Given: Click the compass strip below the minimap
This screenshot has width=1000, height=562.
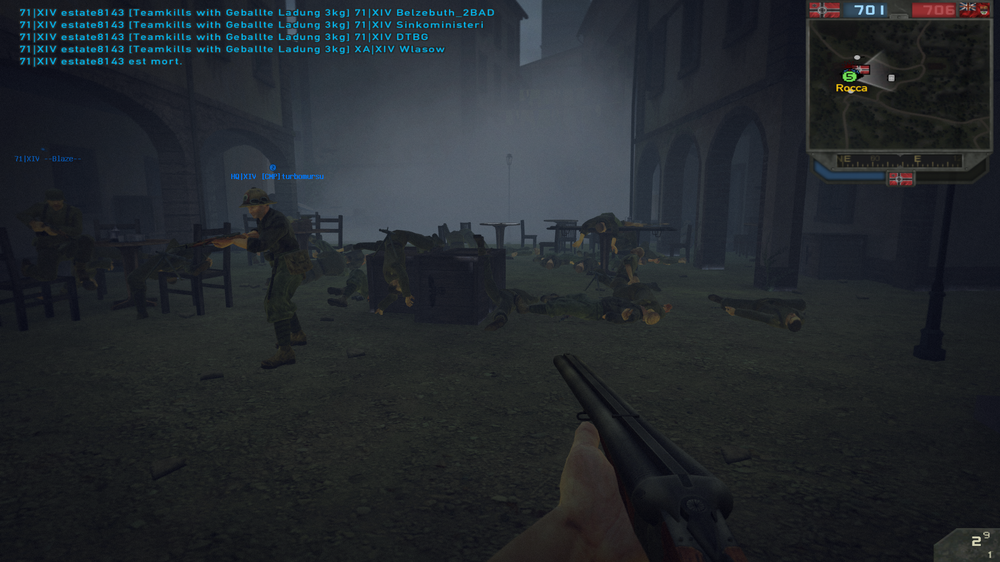Looking at the screenshot, I should [898, 160].
